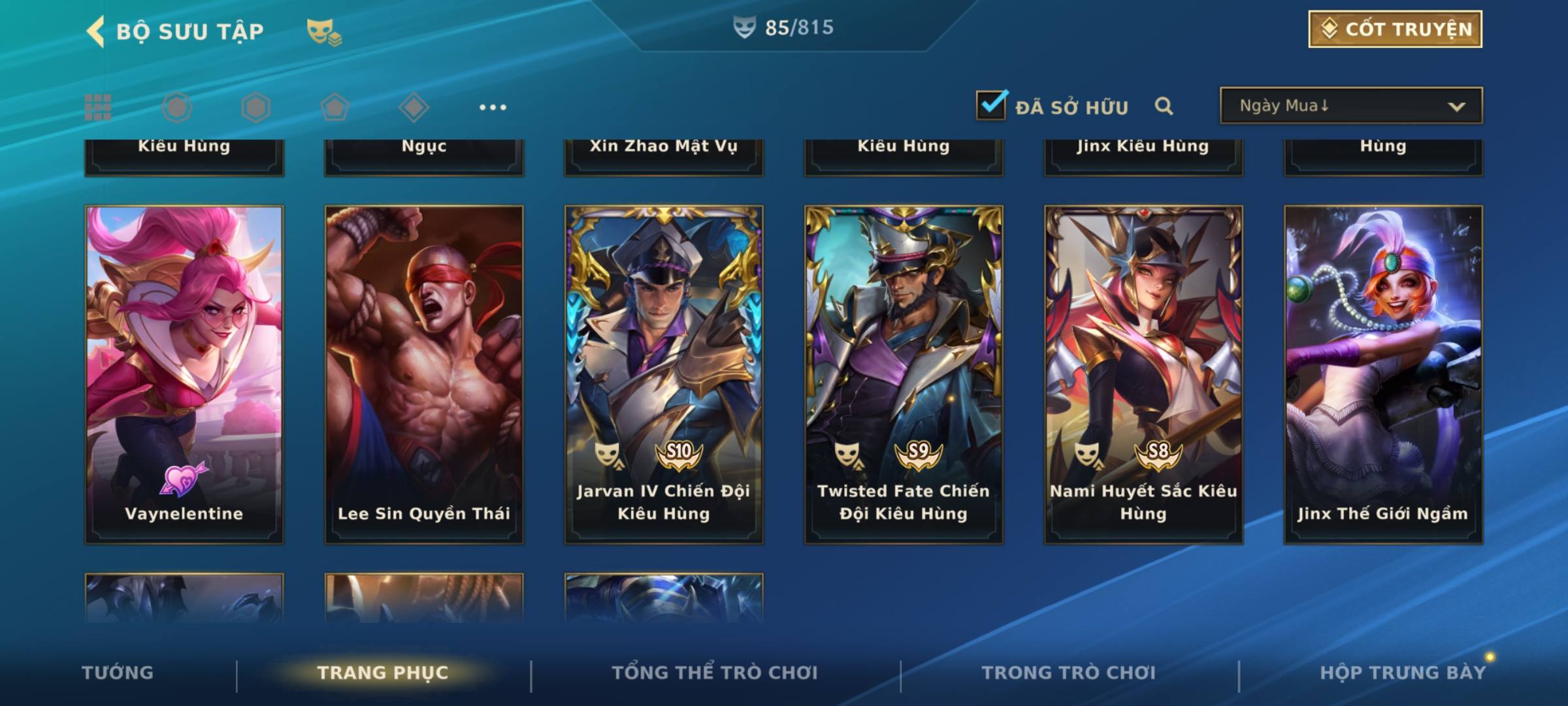
Task: Choose the pentagon rarity filter icon
Action: point(335,107)
